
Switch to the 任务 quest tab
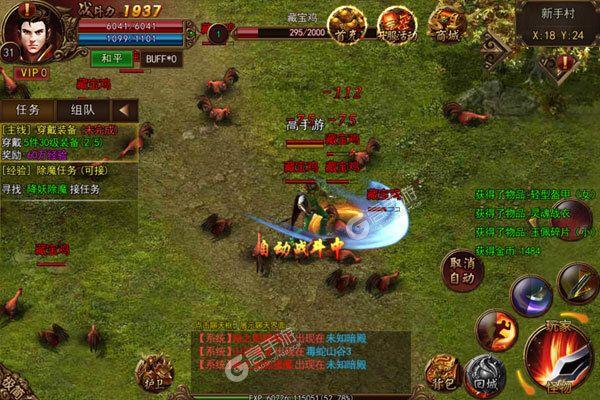[29, 110]
